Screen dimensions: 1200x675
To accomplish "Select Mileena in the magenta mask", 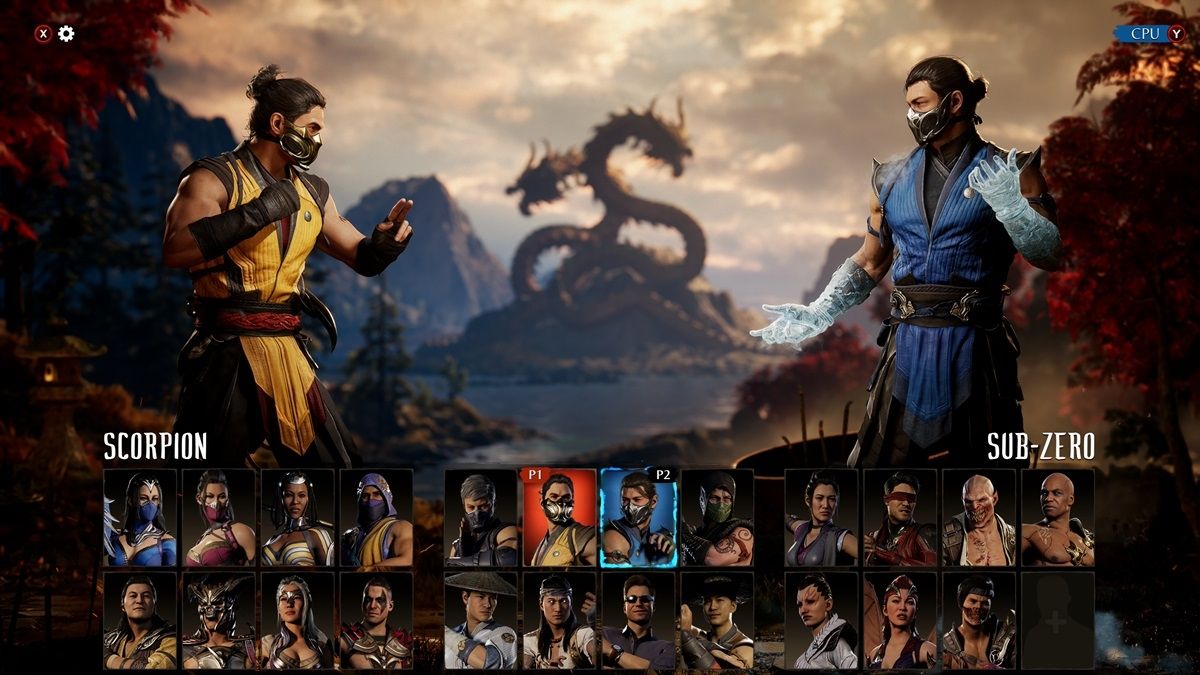I will [x=219, y=518].
